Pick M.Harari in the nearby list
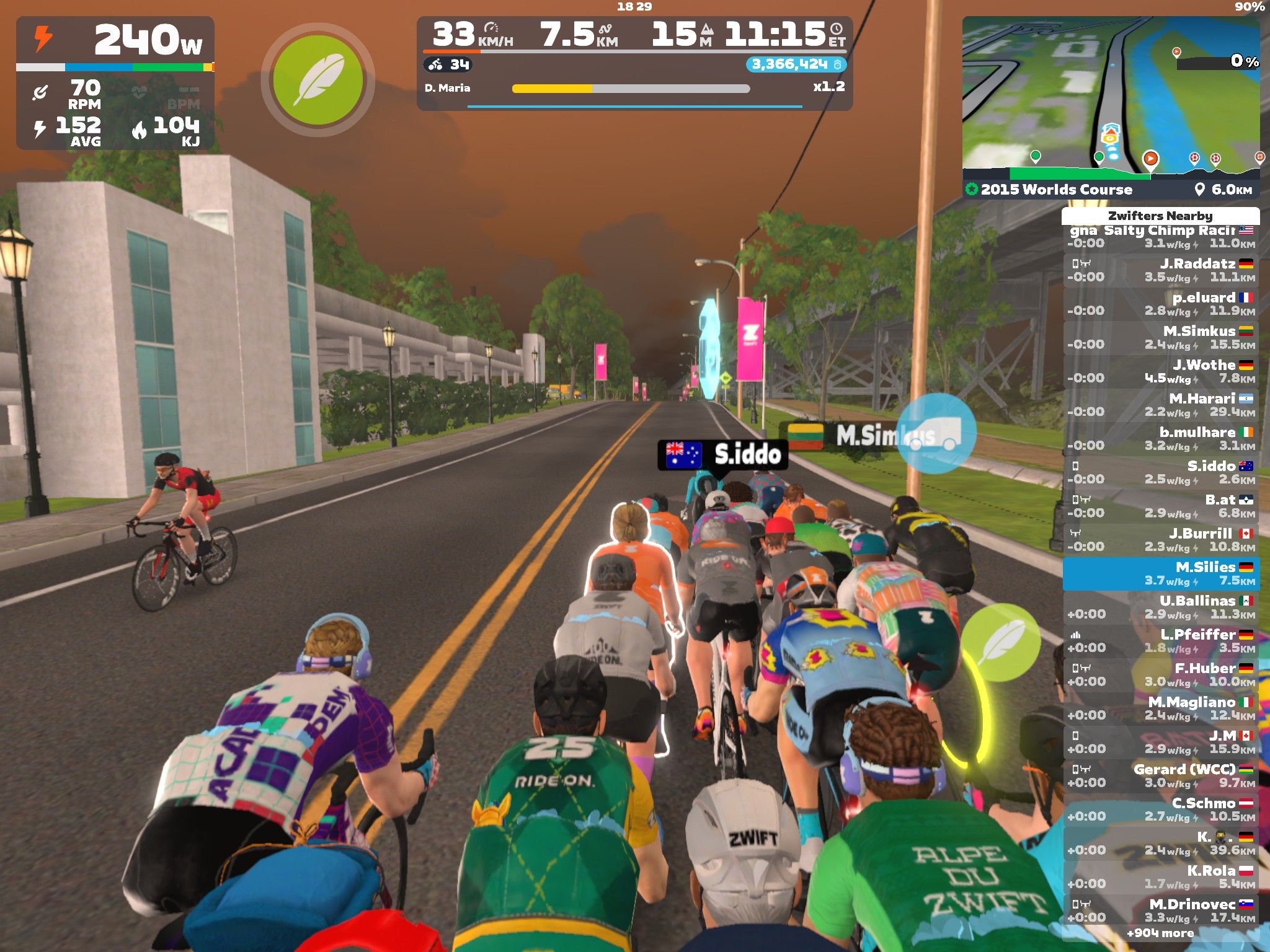 click(1160, 405)
